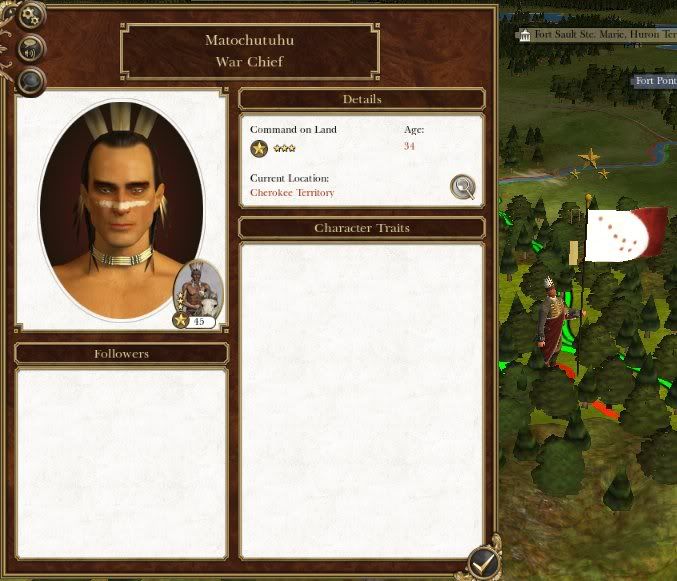Click the Matochutuhu character portrait
The image size is (677, 581).
click(x=120, y=208)
